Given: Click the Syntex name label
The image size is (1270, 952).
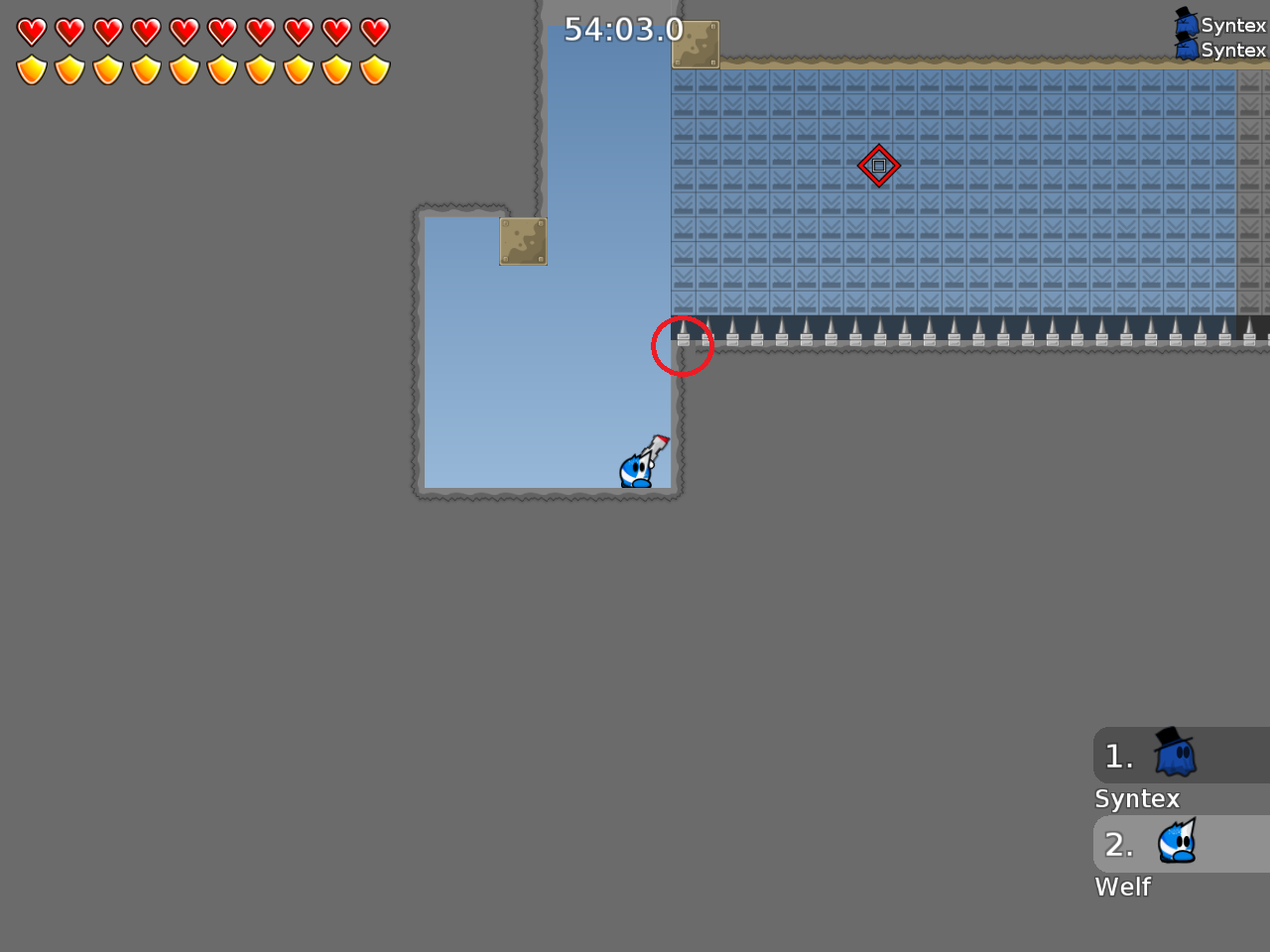Looking at the screenshot, I should tap(1136, 798).
